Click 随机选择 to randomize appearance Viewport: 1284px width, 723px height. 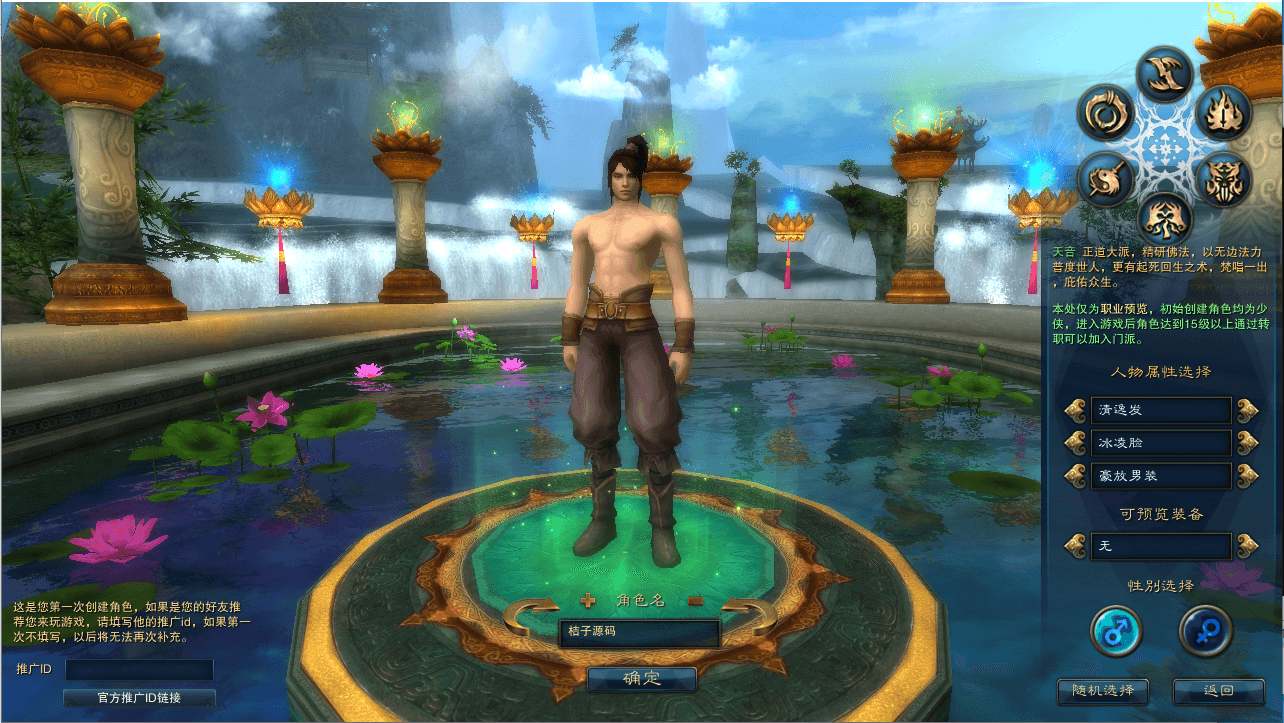tap(1103, 691)
